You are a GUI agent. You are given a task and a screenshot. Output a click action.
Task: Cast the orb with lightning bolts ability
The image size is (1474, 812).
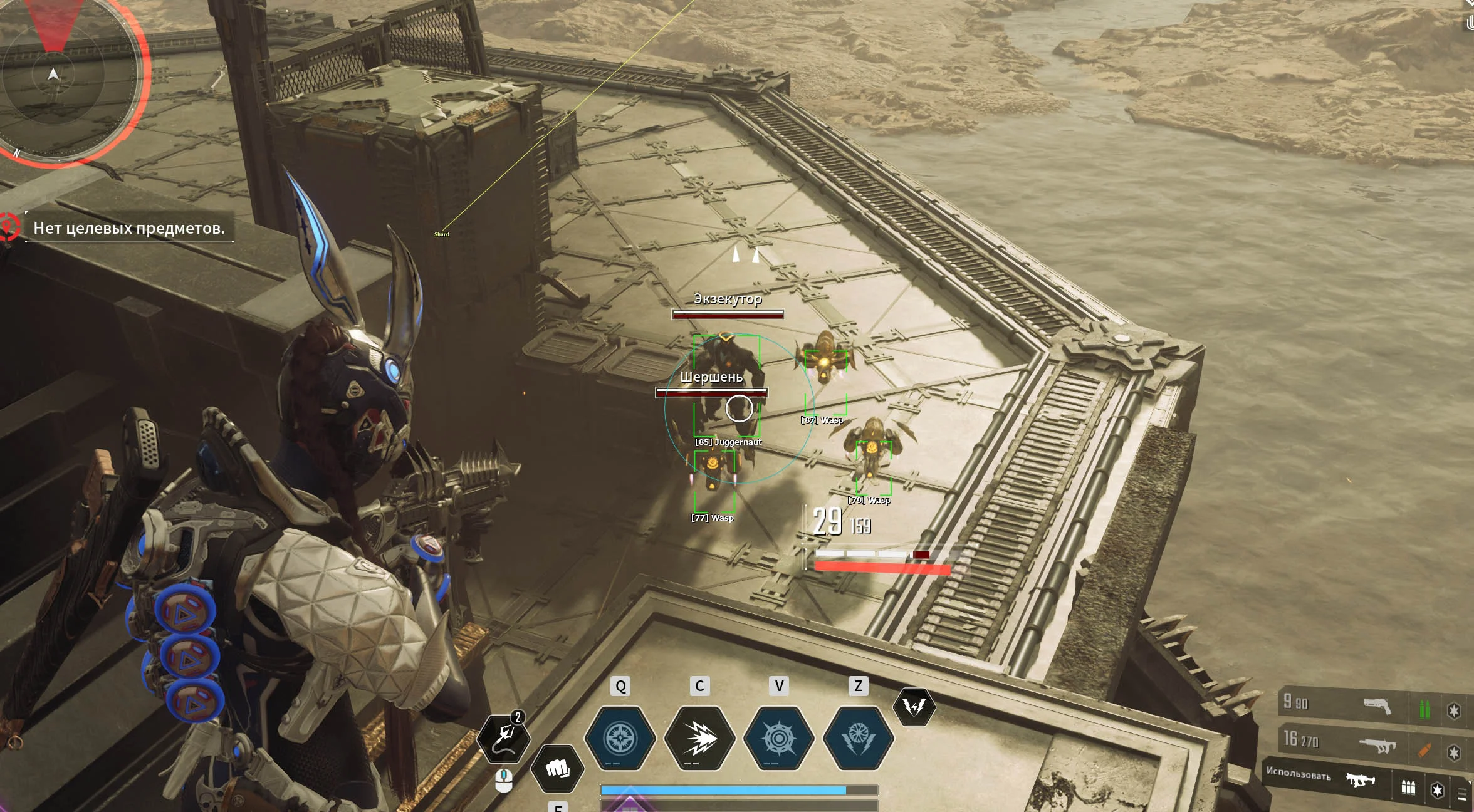point(857,738)
